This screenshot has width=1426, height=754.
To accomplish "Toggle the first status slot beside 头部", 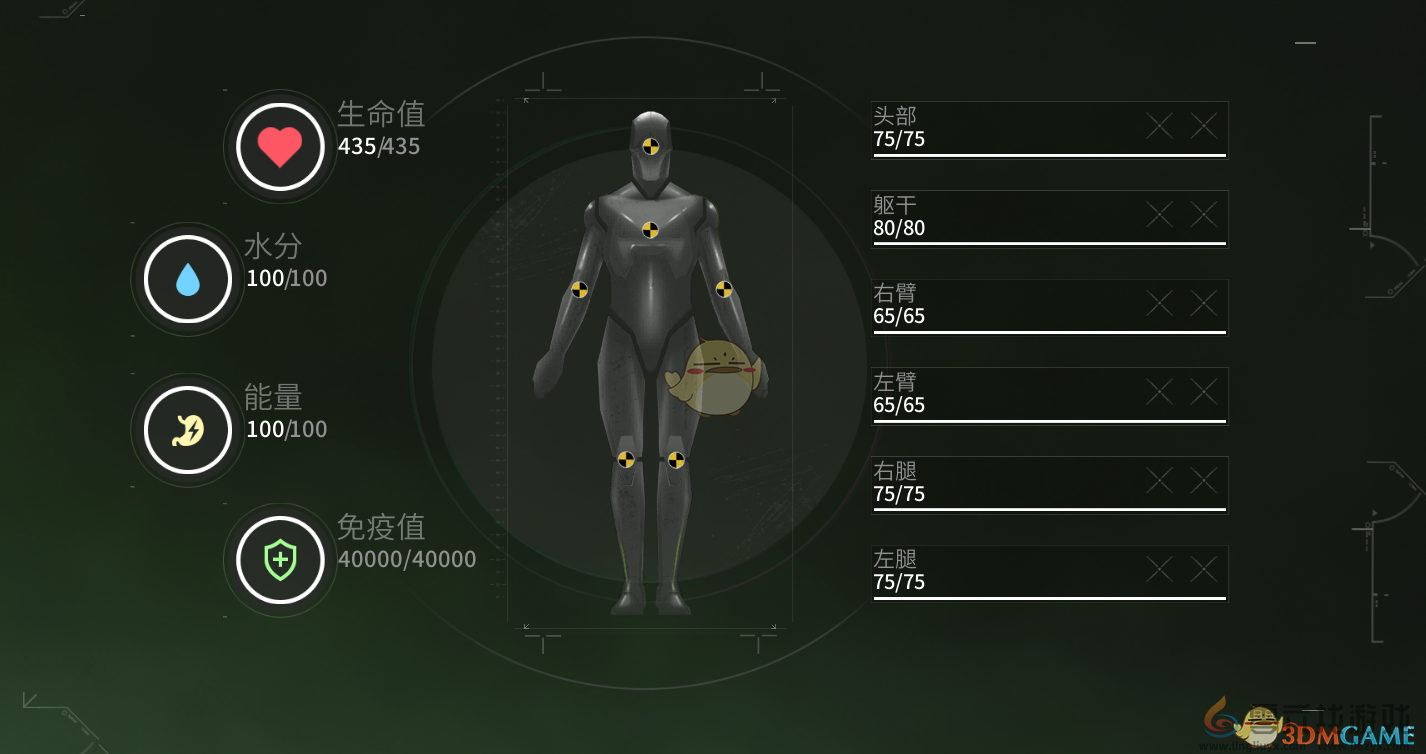I will (x=1158, y=126).
